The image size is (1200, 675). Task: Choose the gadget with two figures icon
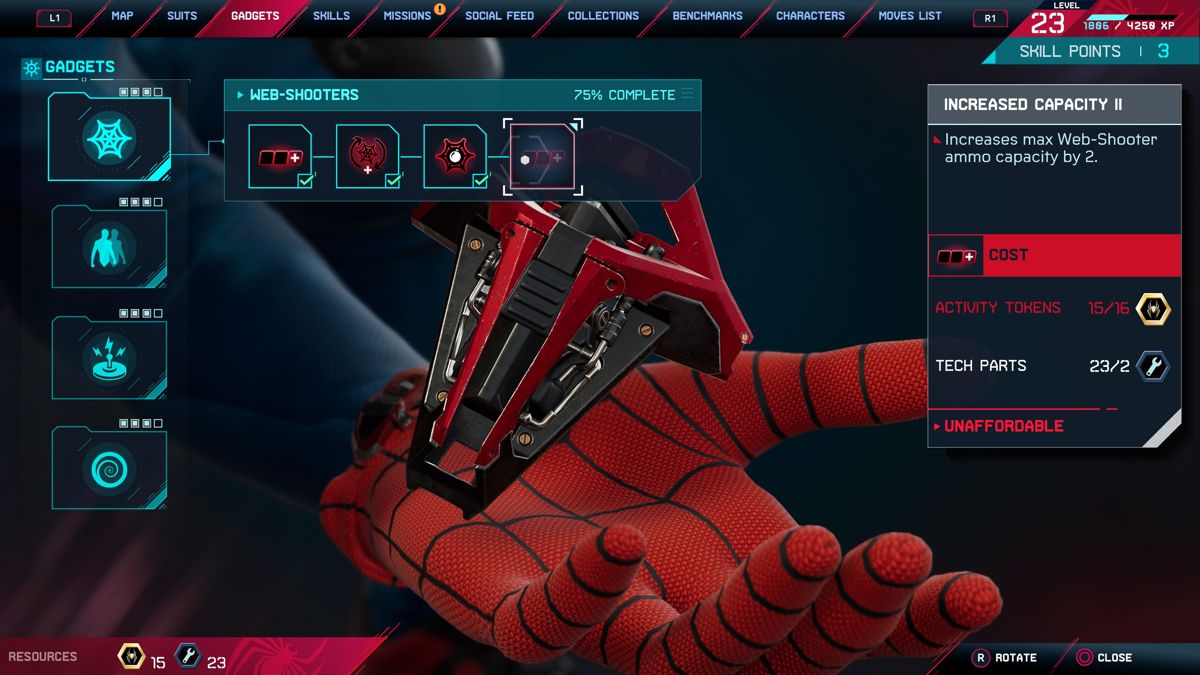[110, 247]
